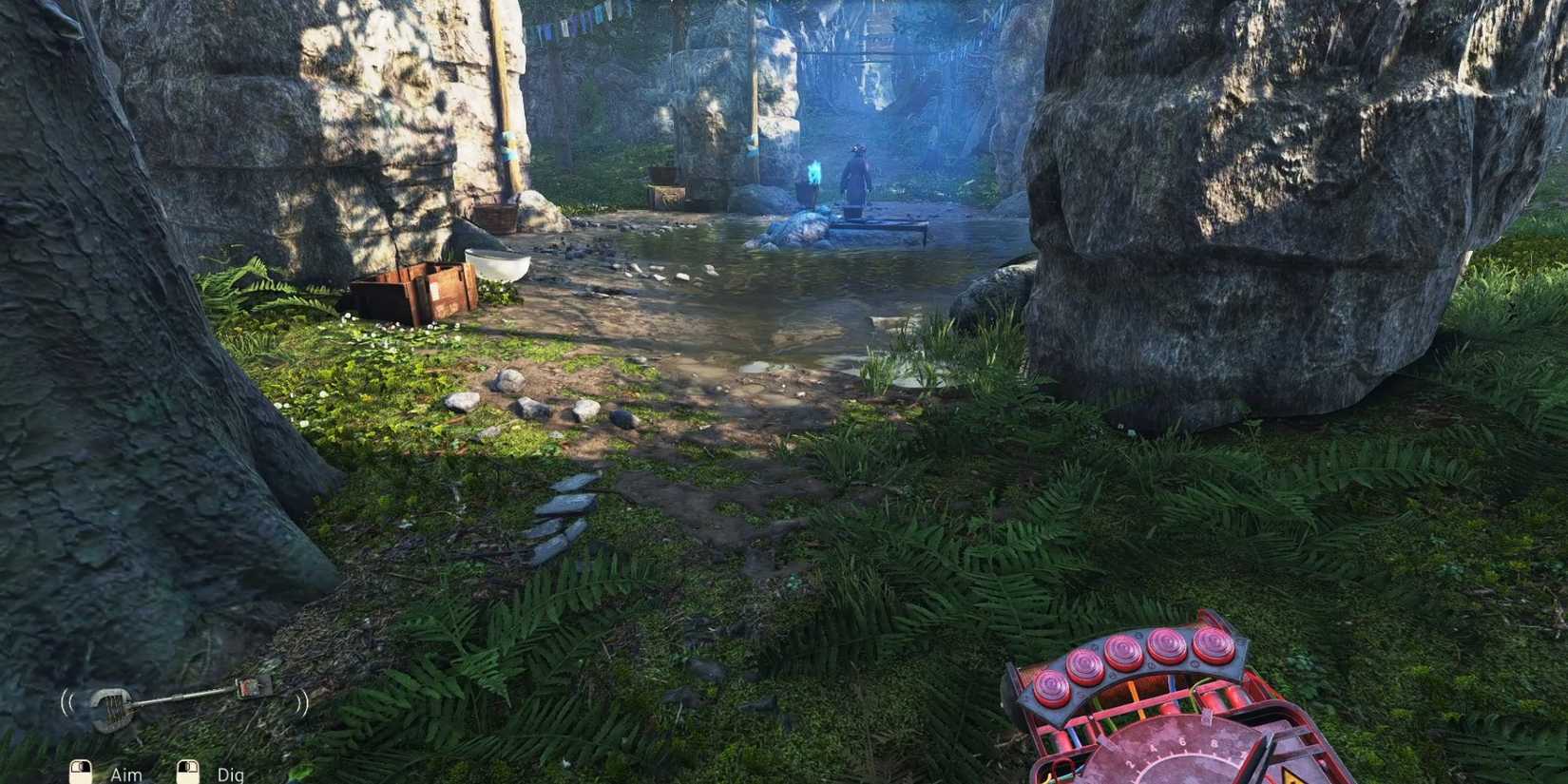Click the blue wire on the detonator
1568x784 pixels.
pos(1172,684)
